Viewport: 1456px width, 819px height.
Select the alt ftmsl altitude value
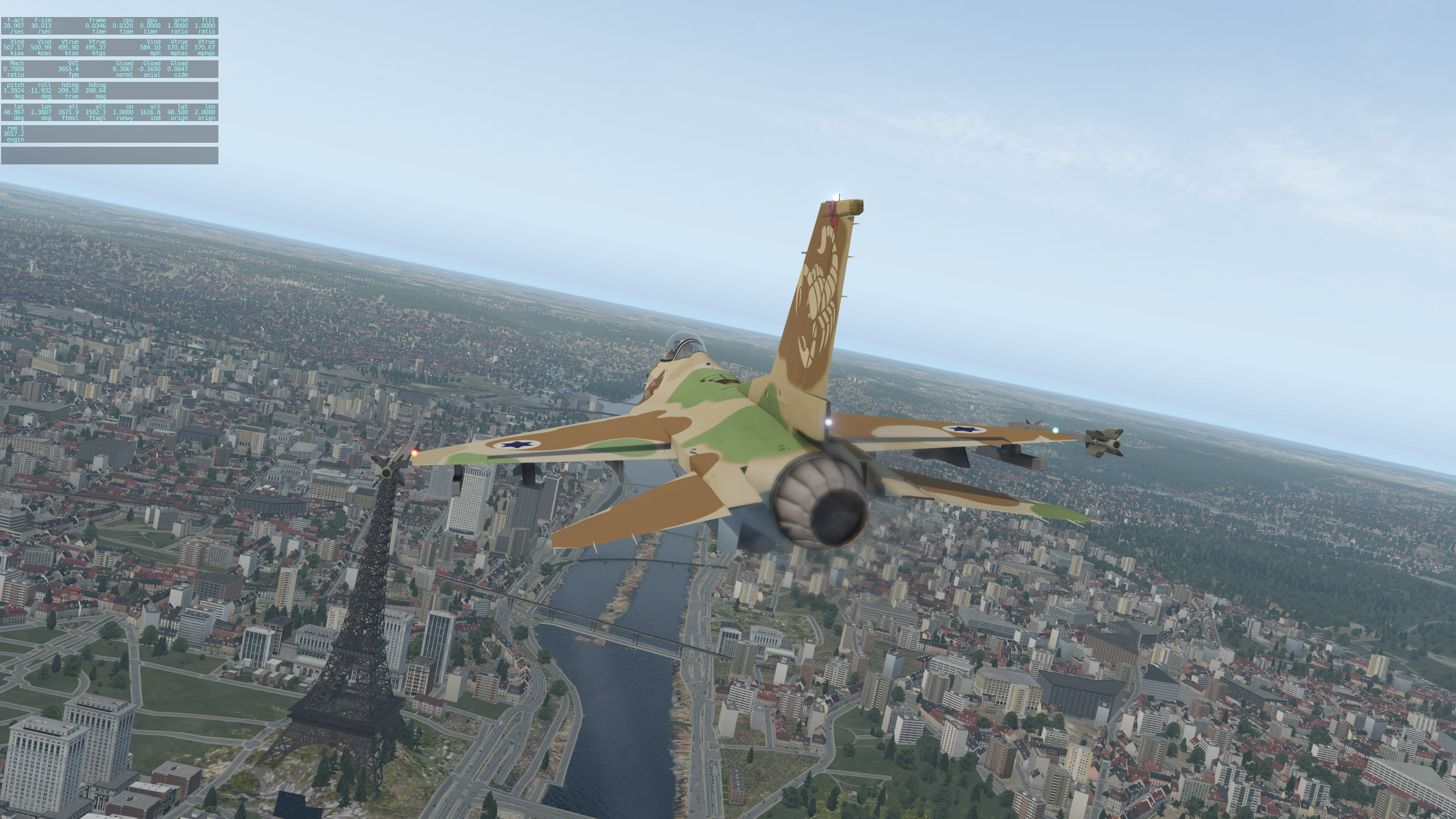(x=69, y=112)
